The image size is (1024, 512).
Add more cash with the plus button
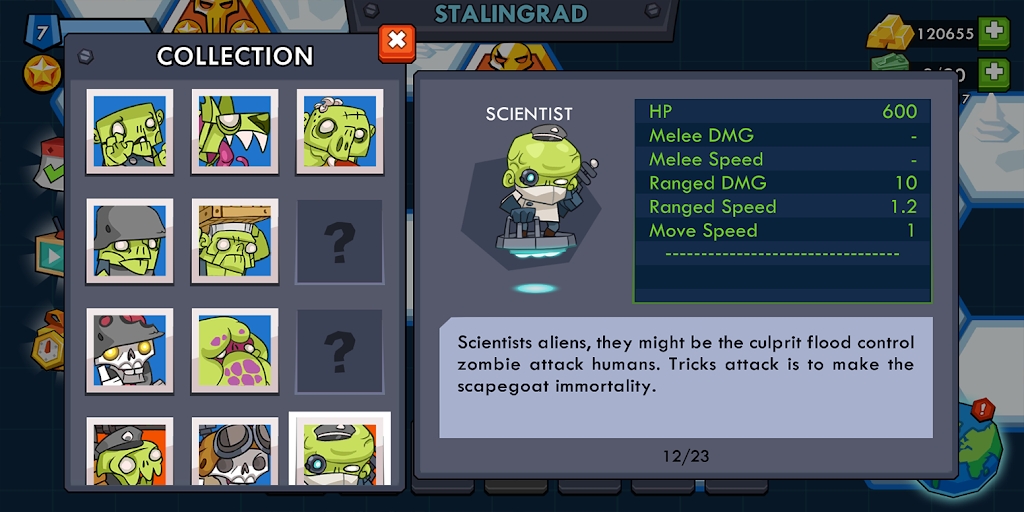click(x=993, y=73)
